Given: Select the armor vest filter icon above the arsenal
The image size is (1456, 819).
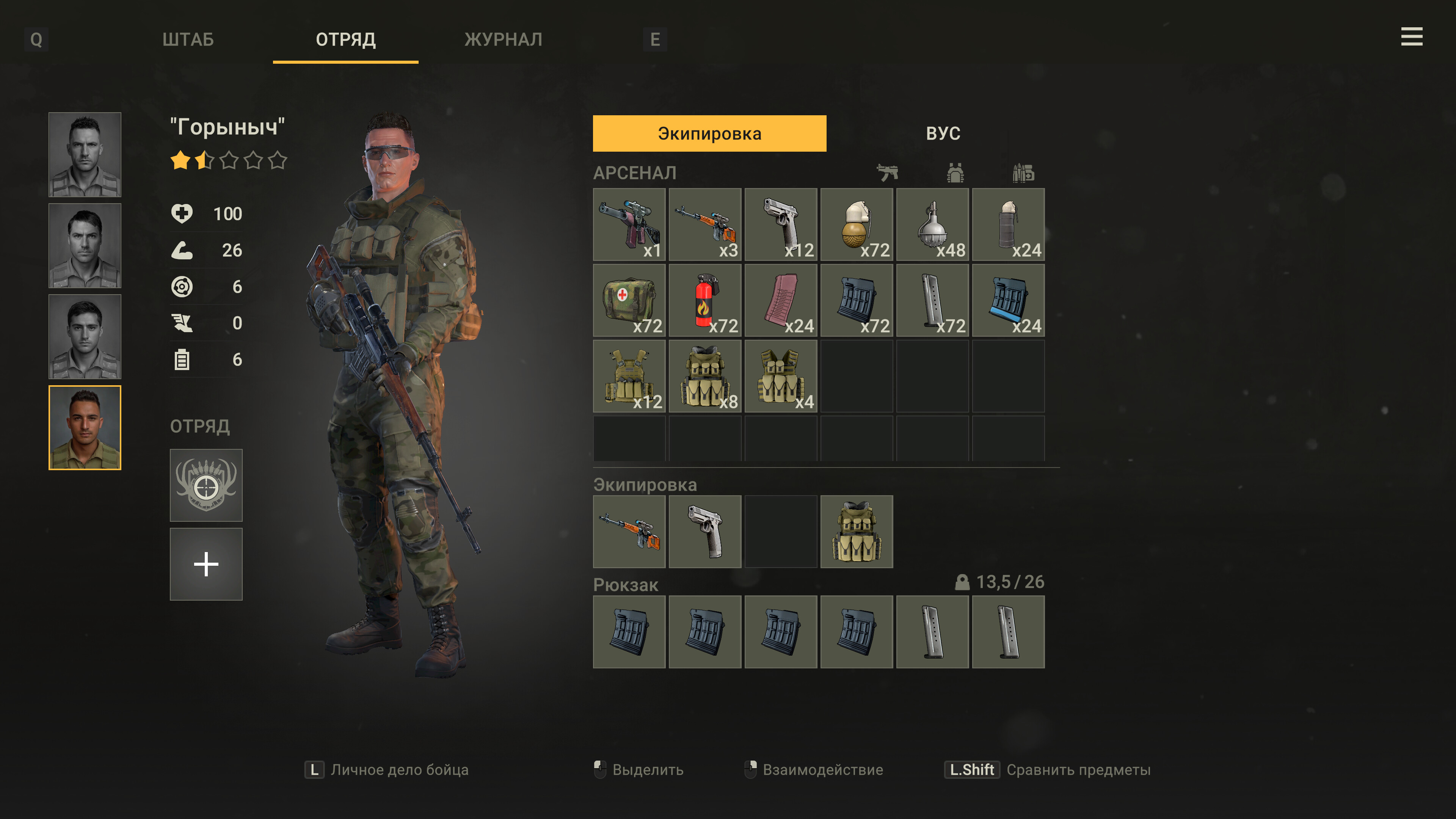Looking at the screenshot, I should (956, 173).
